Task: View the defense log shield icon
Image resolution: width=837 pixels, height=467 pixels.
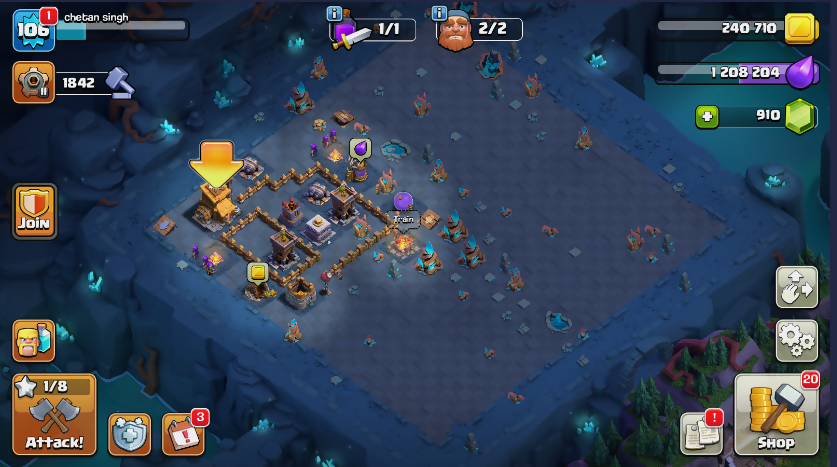Action: [x=129, y=434]
